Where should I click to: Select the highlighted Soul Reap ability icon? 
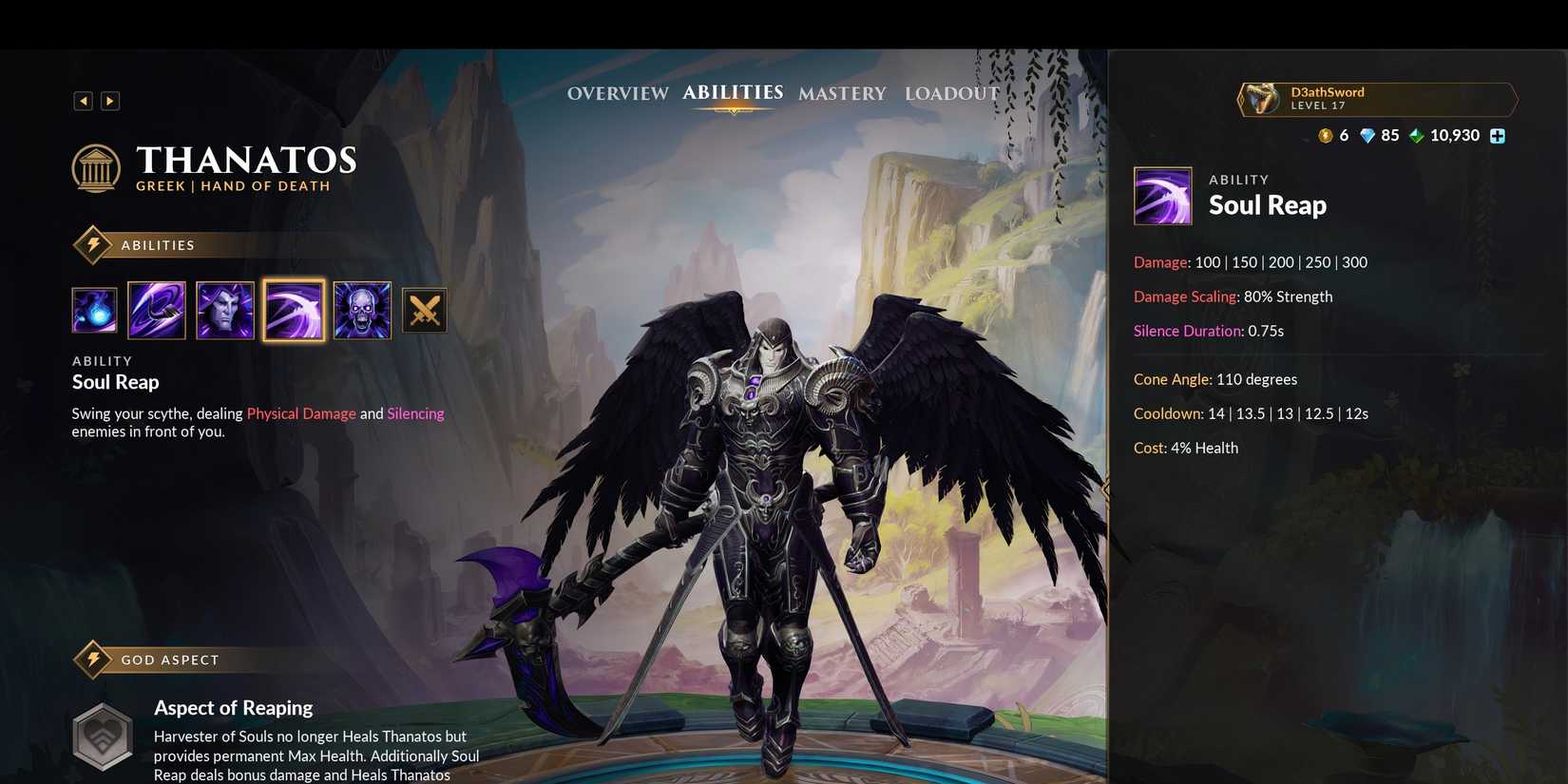(x=294, y=310)
